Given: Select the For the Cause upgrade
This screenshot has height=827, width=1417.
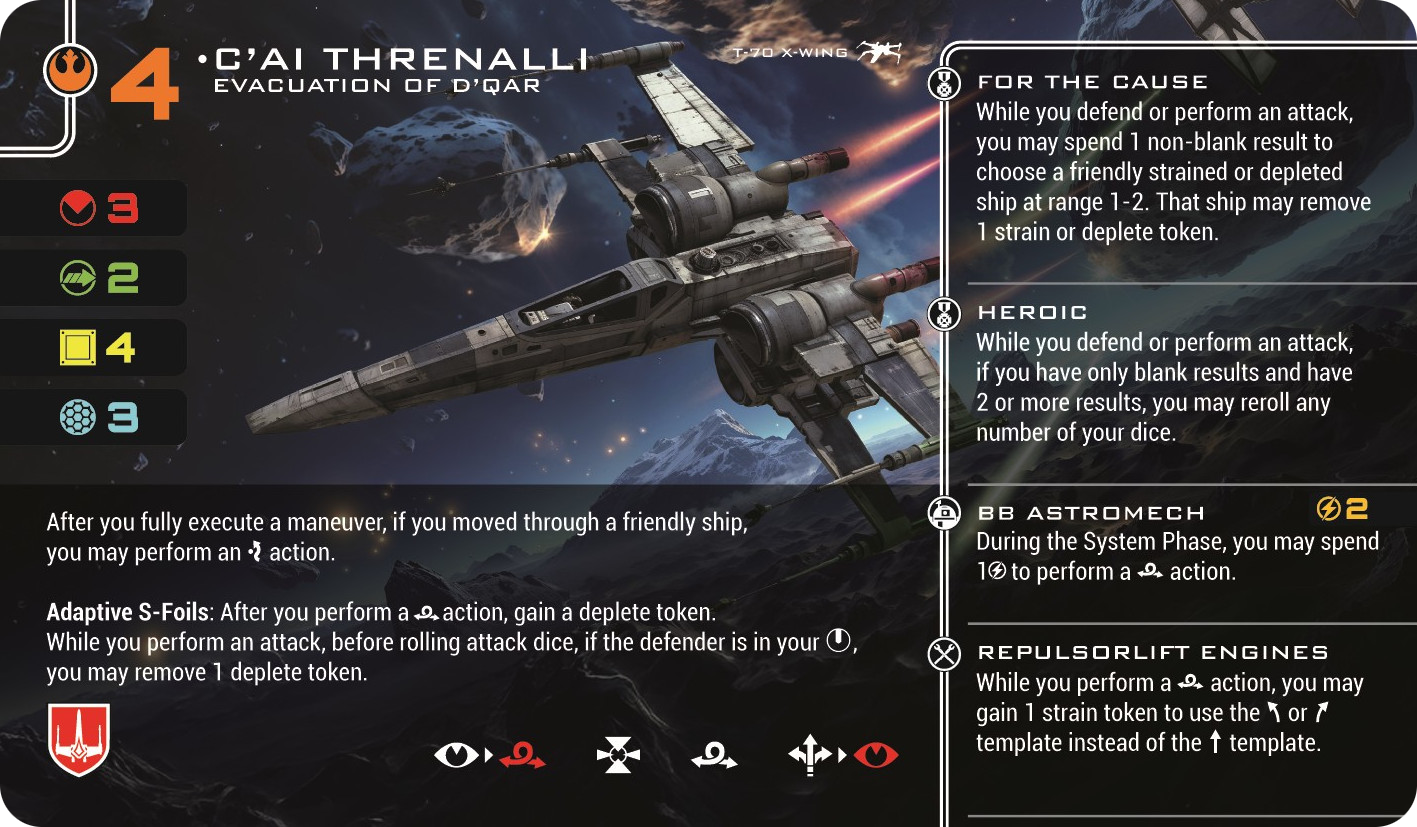Looking at the screenshot, I should click(x=1092, y=82).
